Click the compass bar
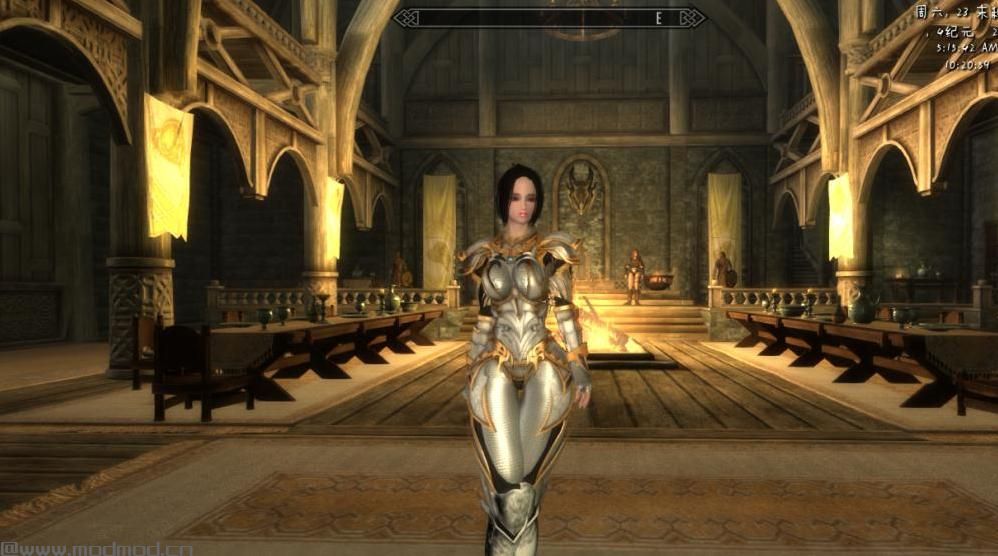The width and height of the screenshot is (998, 556). click(x=549, y=18)
